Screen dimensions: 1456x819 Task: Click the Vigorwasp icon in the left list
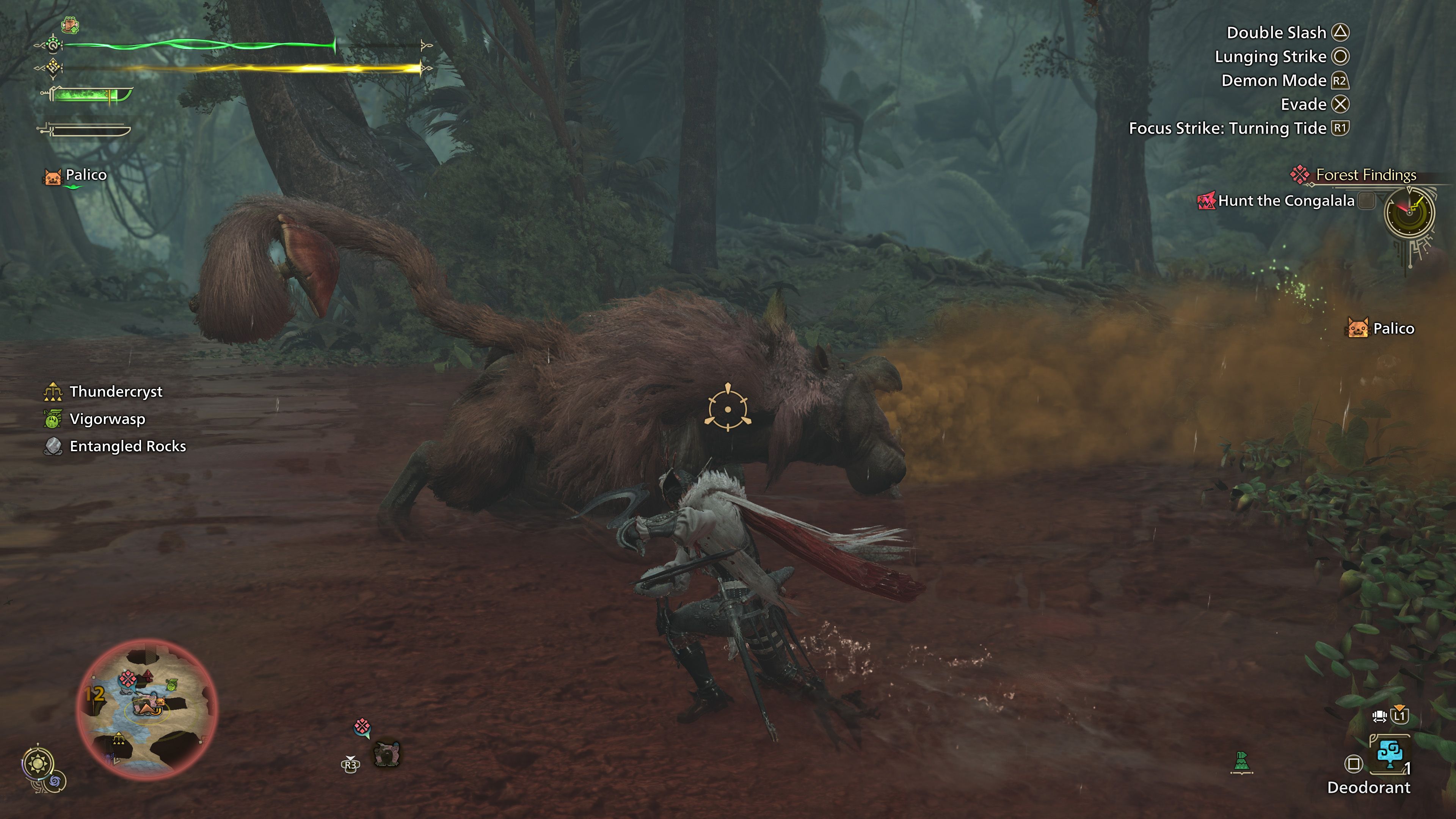(x=53, y=419)
